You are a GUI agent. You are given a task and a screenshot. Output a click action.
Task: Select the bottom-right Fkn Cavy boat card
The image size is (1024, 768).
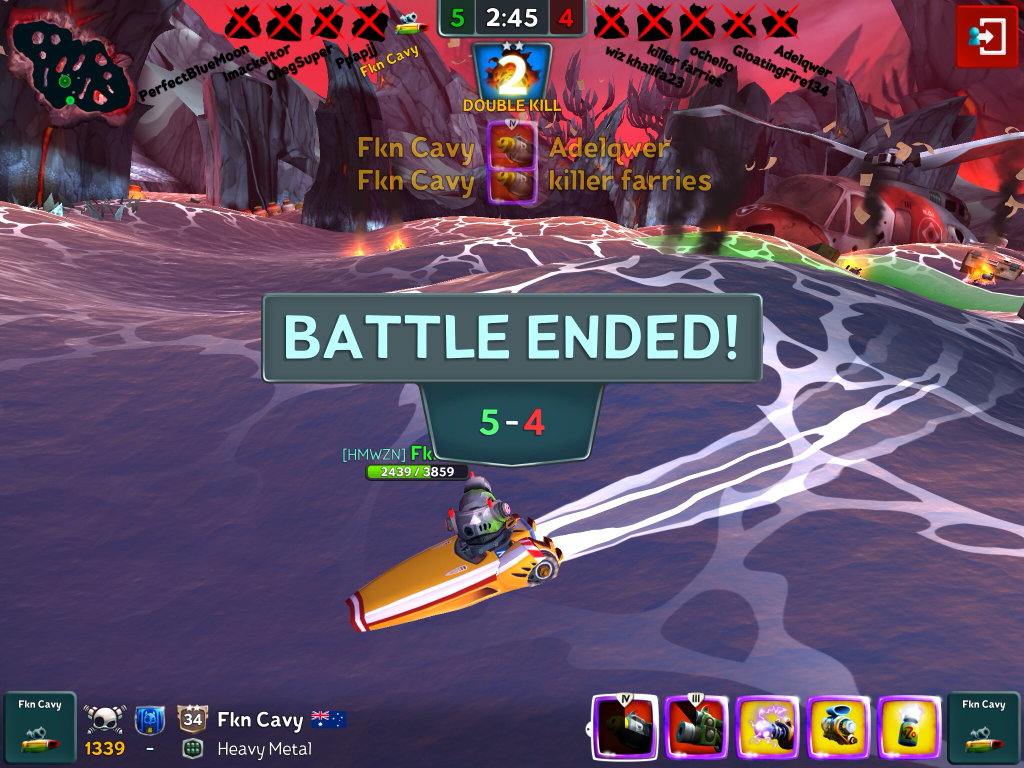tap(983, 727)
